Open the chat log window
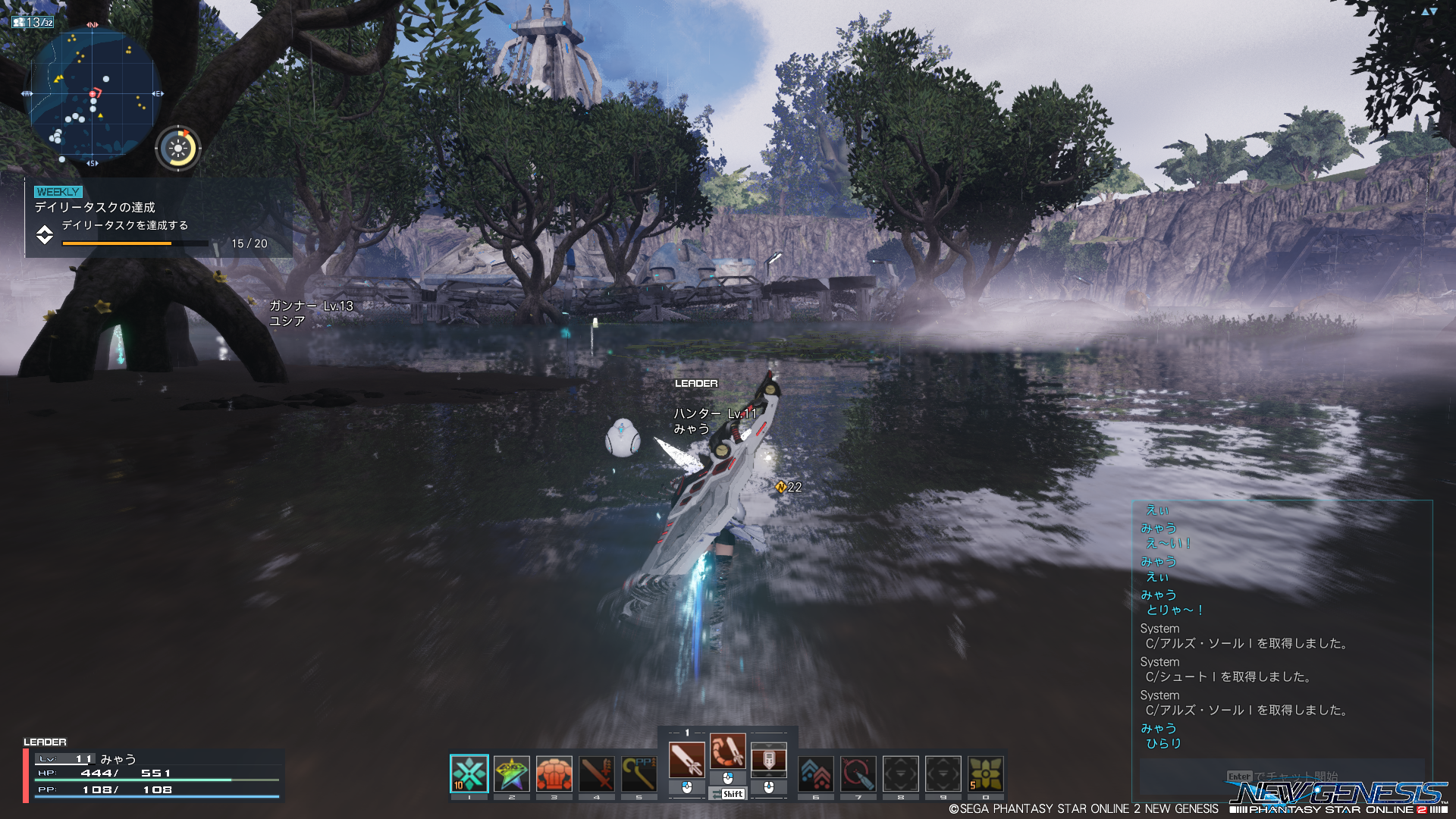 1282,629
